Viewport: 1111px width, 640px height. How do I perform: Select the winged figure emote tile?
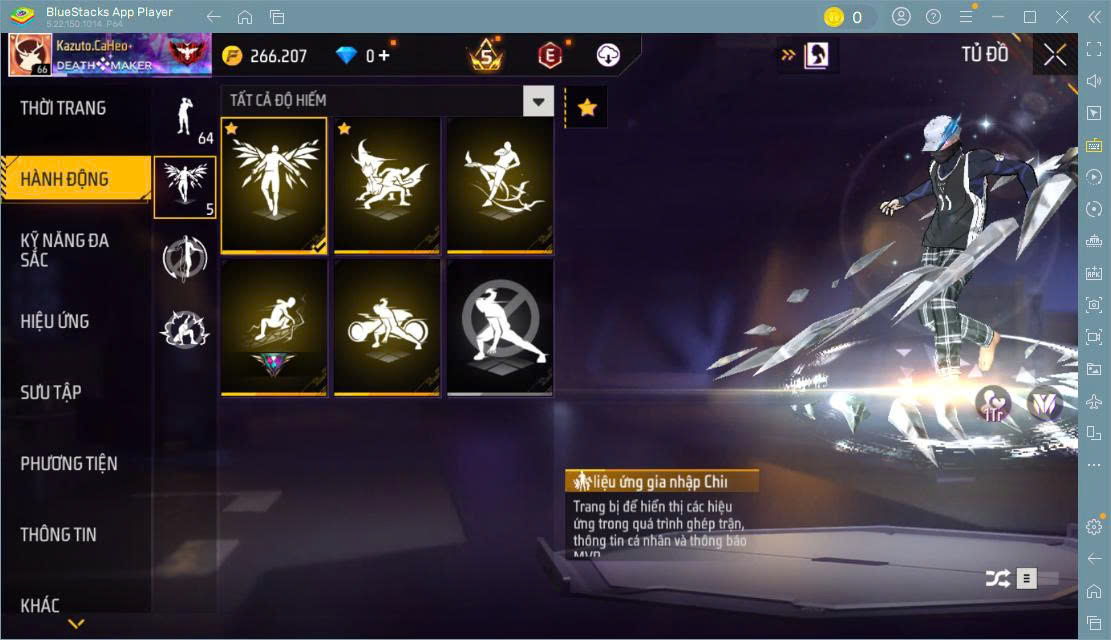274,184
